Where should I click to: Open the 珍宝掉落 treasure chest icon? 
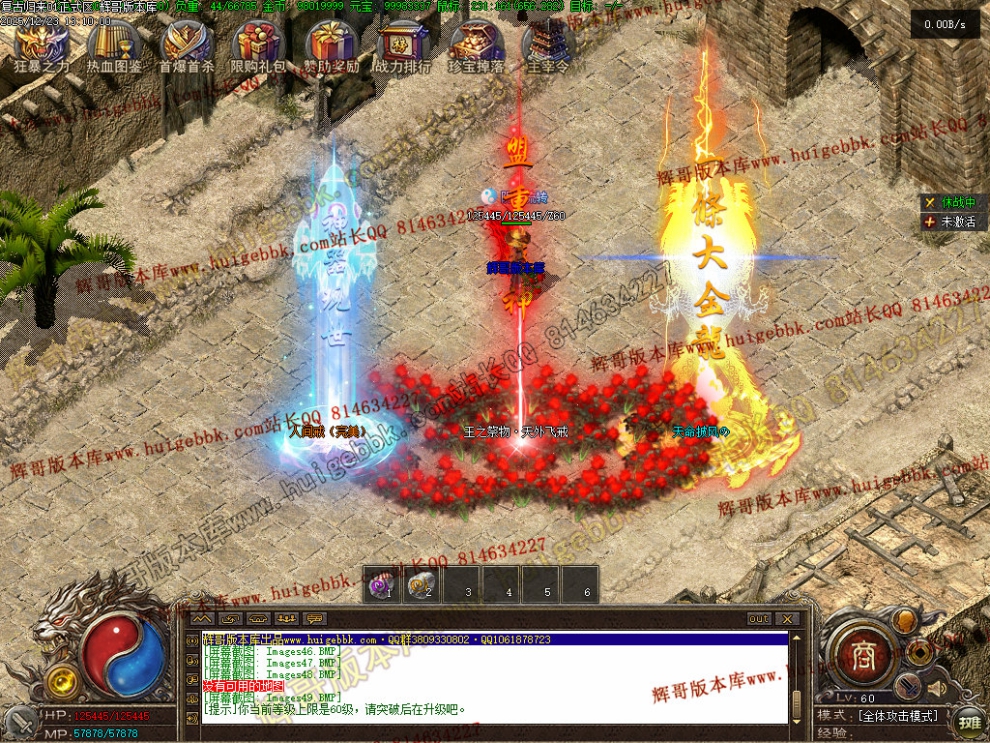(475, 45)
